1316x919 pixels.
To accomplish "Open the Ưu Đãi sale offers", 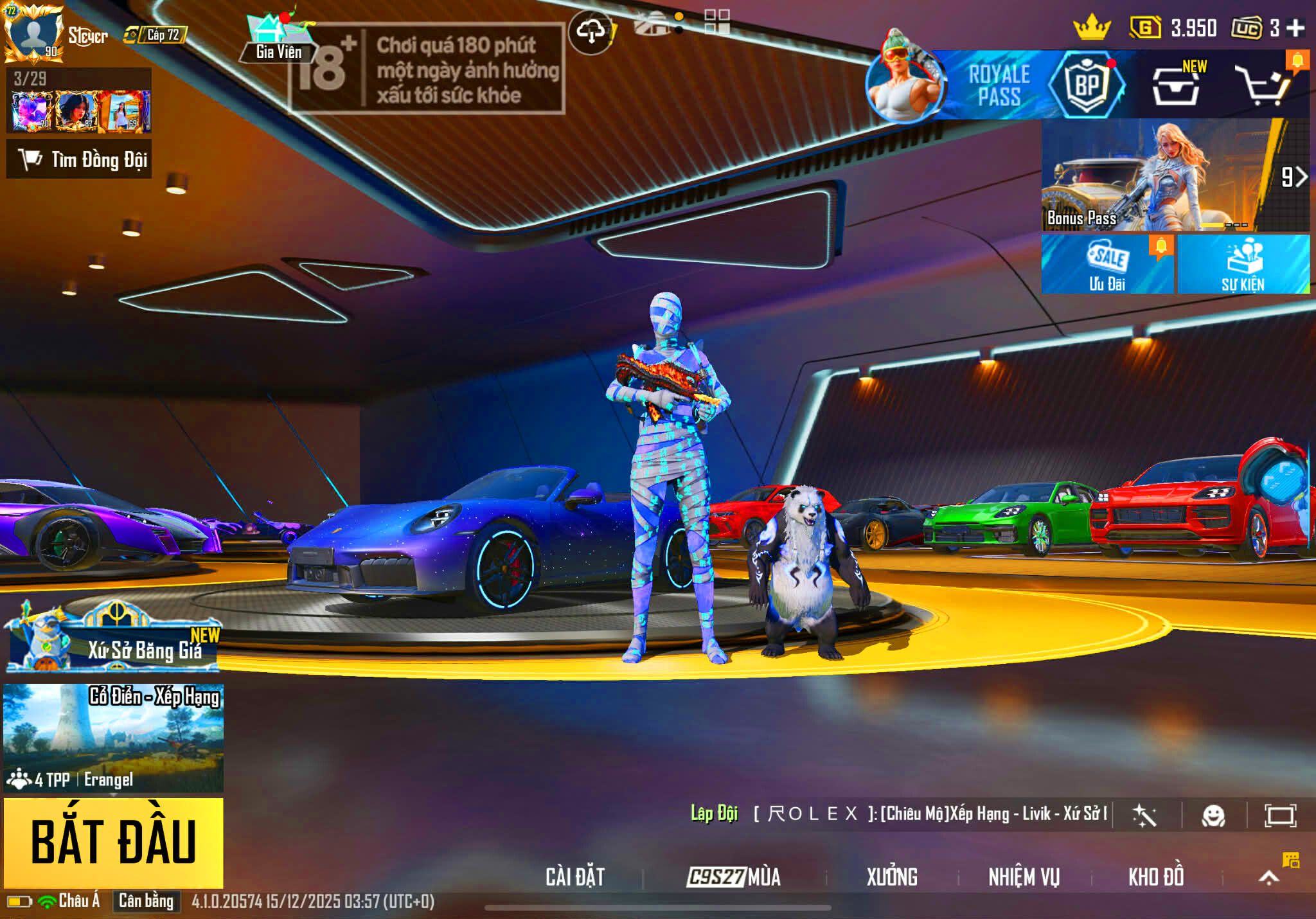I will tap(1107, 265).
